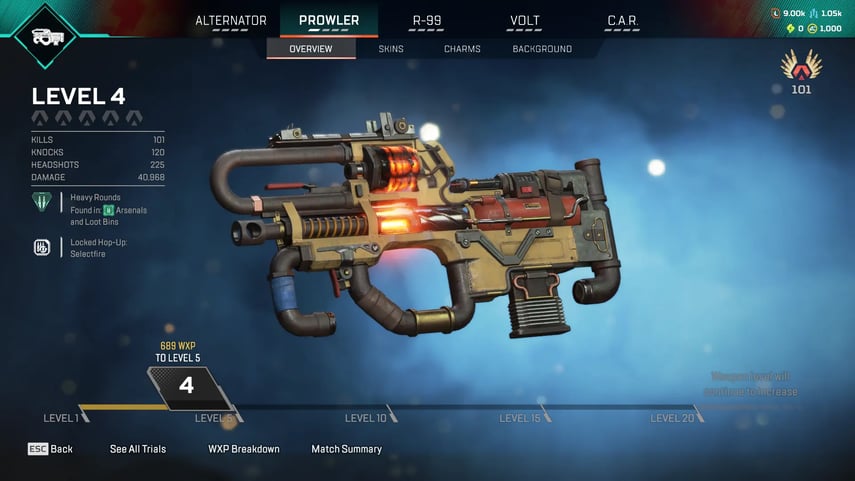This screenshot has height=481, width=855.
Task: Select the Level 15 marker on progress track
Action: point(520,418)
